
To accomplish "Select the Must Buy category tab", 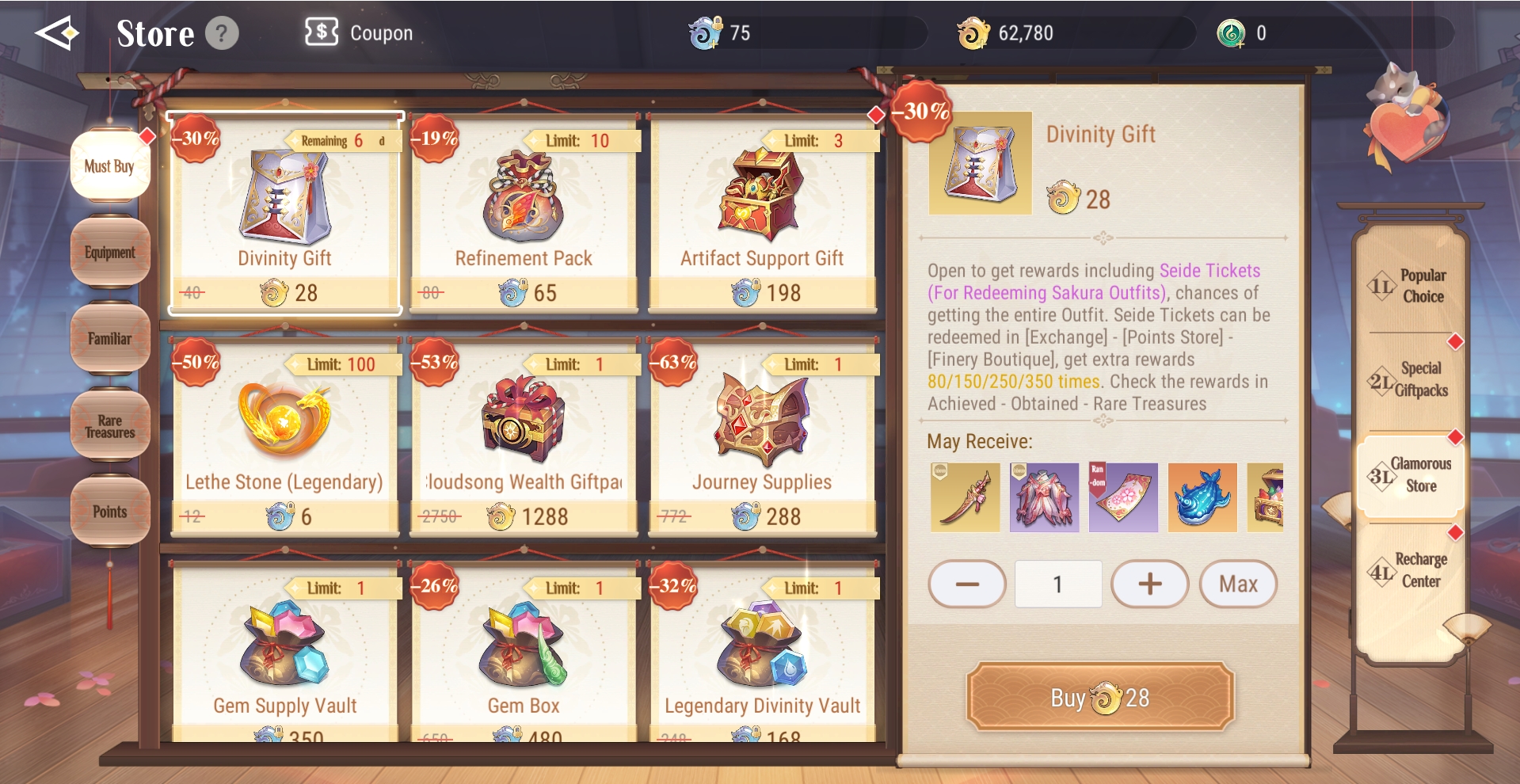I will (110, 166).
